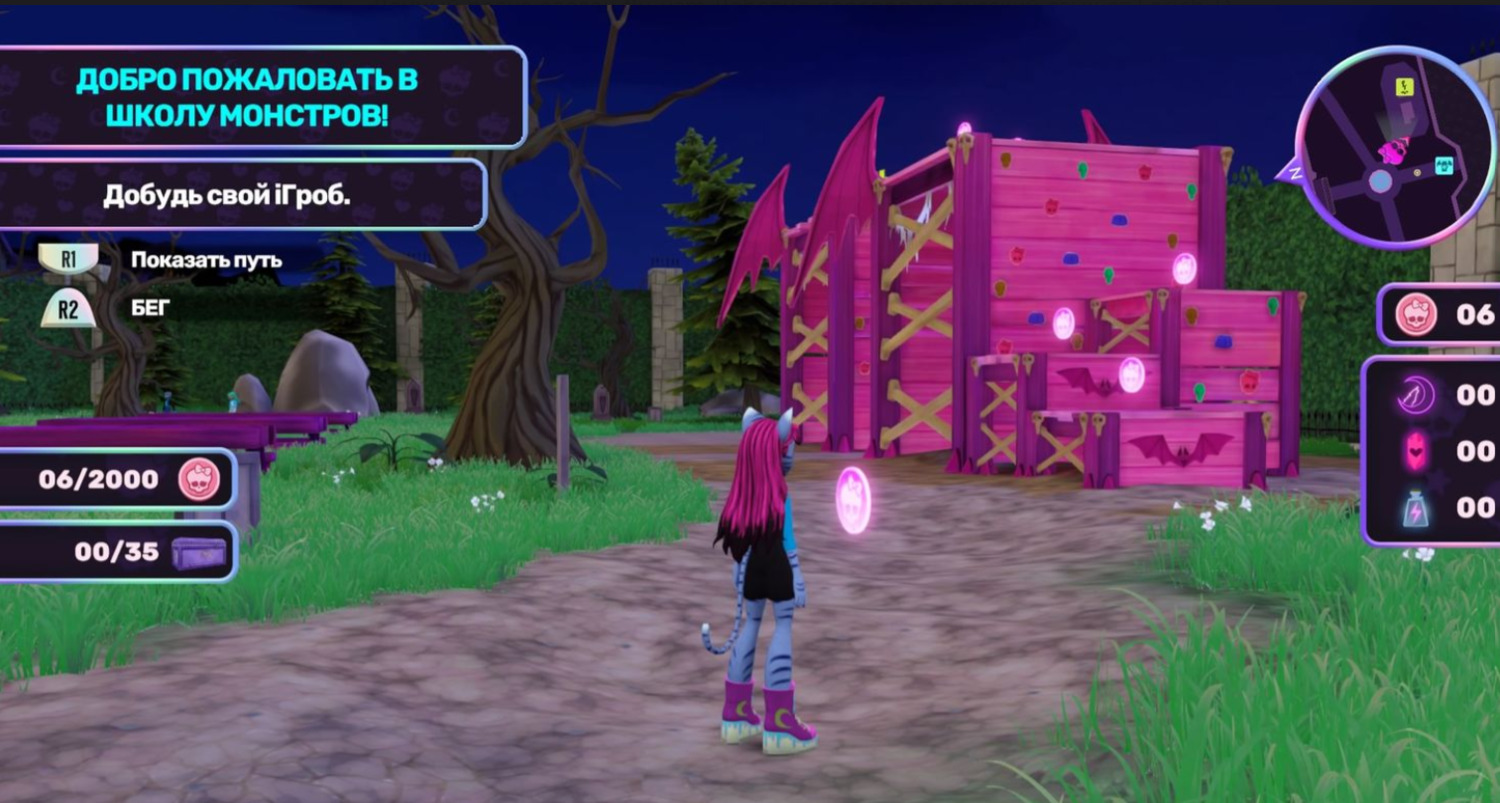1500x803 pixels.
Task: Click the lightning bottle icon
Action: click(1416, 508)
